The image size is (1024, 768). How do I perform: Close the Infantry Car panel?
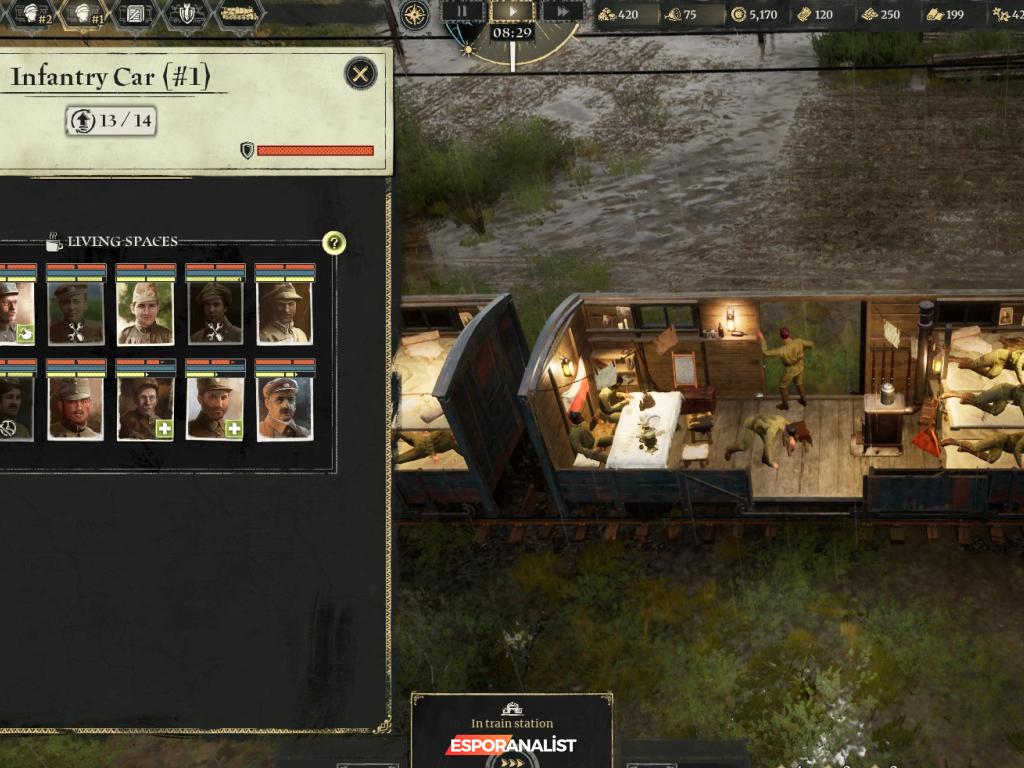360,73
